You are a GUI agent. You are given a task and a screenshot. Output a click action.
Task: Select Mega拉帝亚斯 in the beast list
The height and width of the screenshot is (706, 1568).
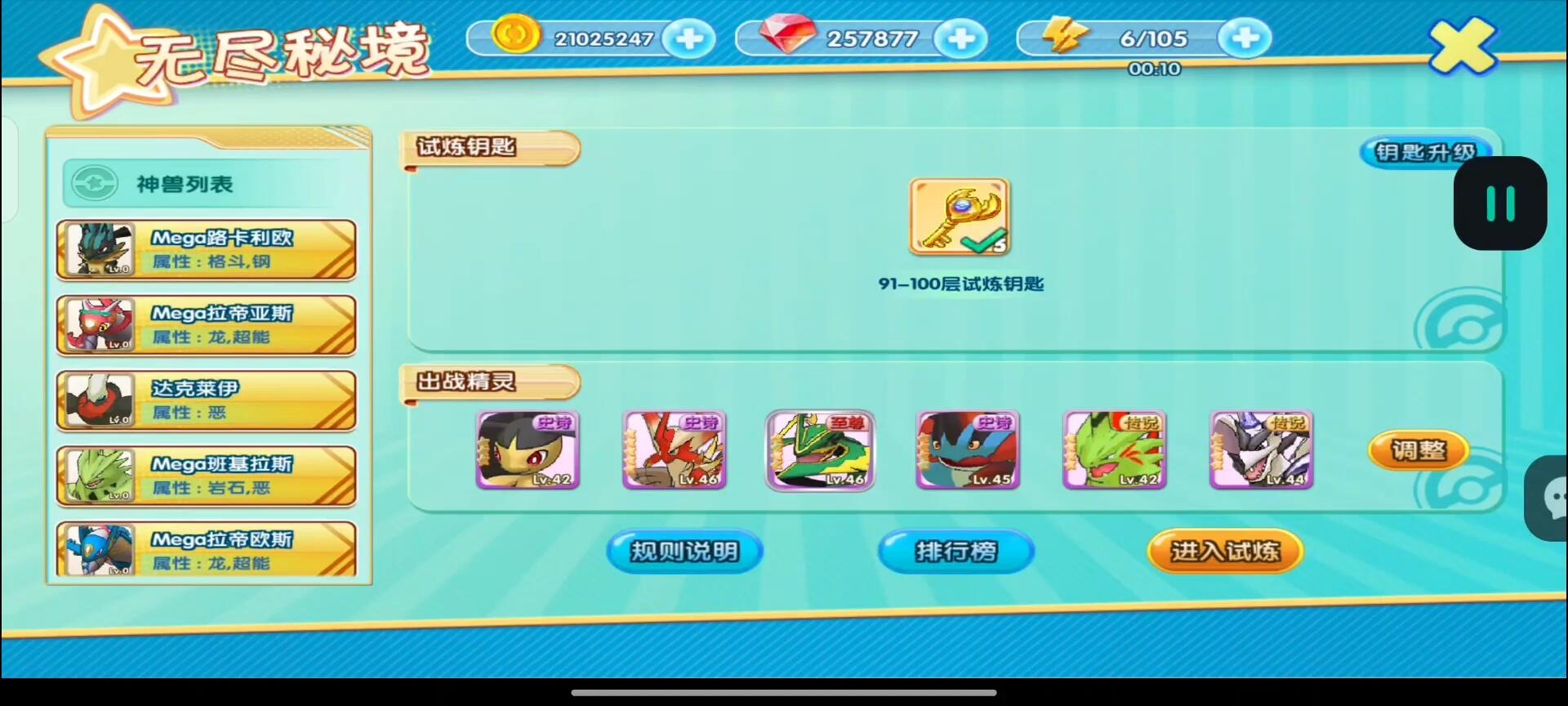tap(206, 325)
